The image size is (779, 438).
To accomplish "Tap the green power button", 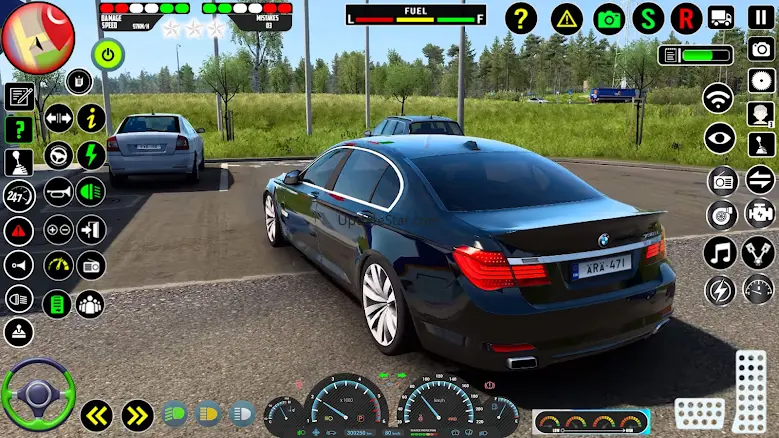I will [107, 54].
